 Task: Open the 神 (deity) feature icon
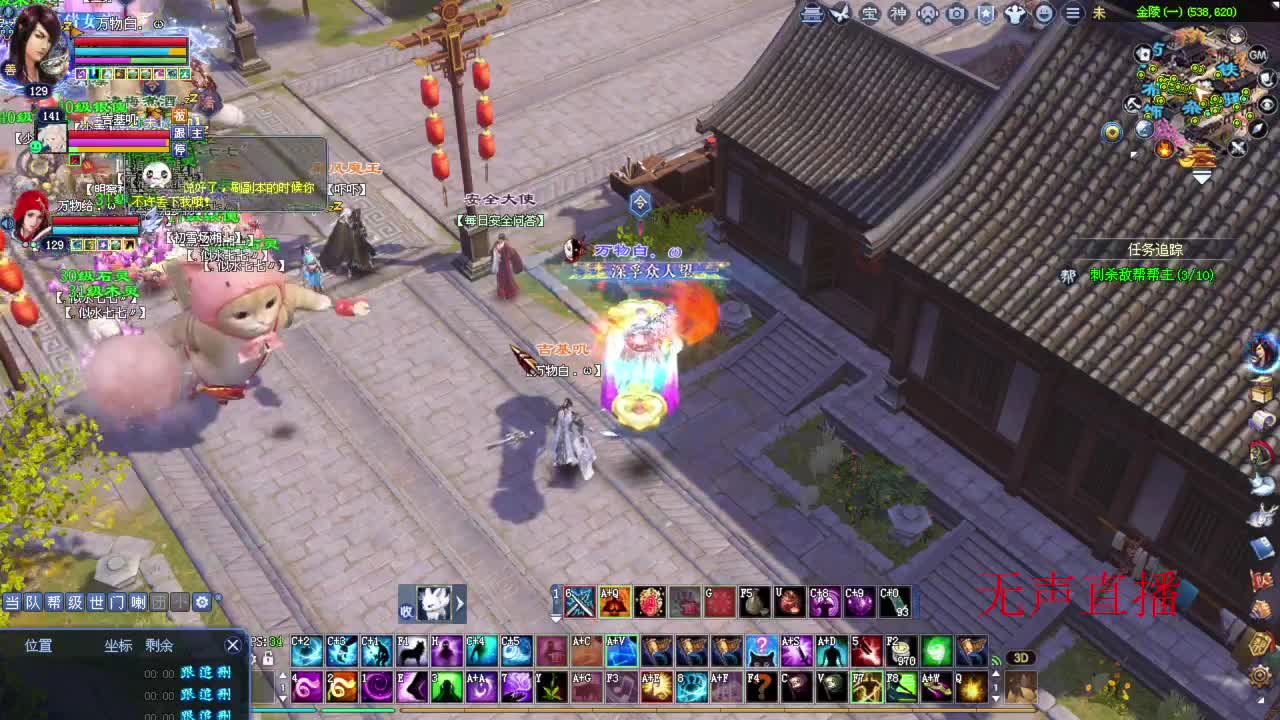pyautogui.click(x=898, y=15)
